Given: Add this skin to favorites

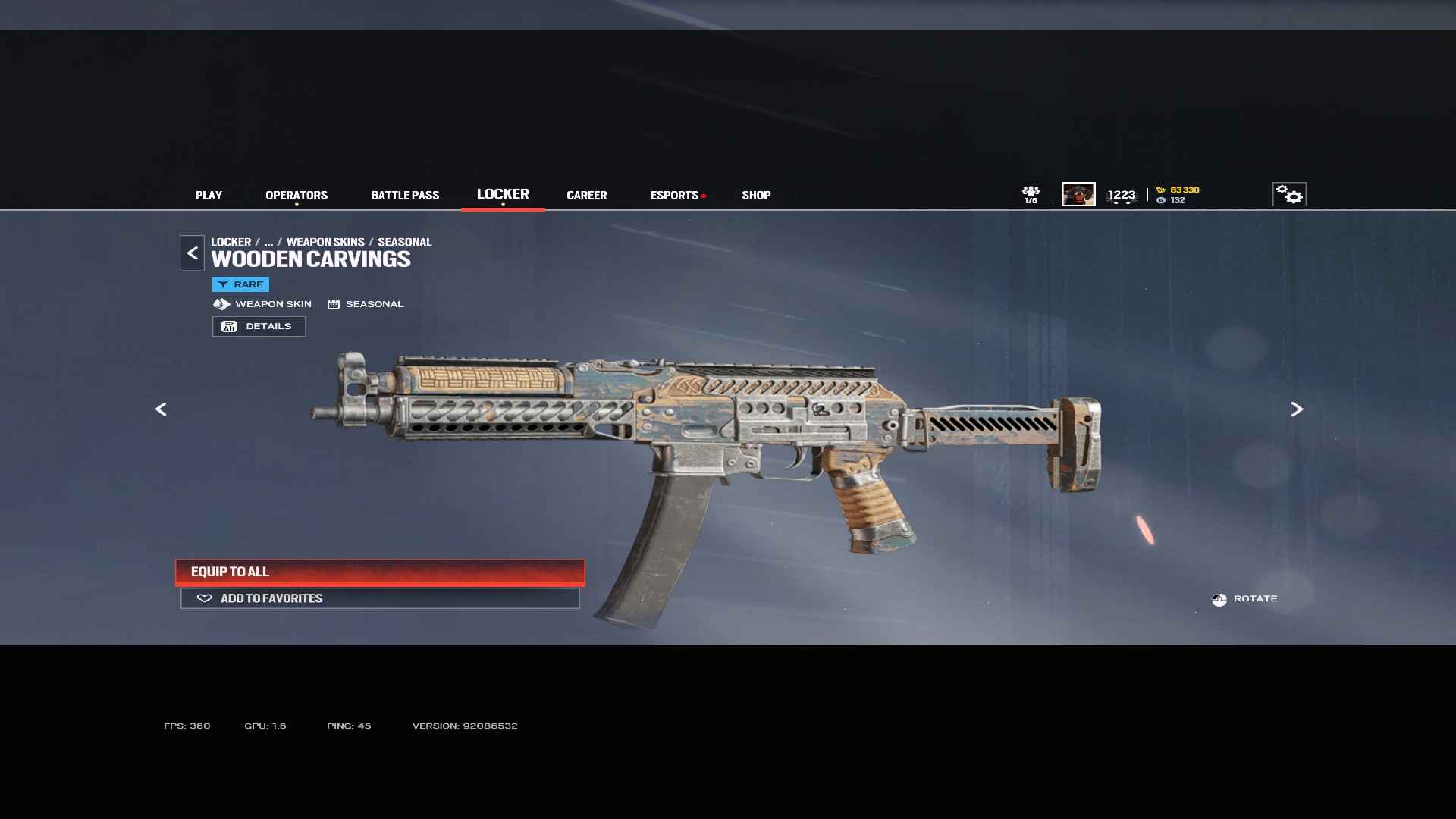Looking at the screenshot, I should click(380, 598).
